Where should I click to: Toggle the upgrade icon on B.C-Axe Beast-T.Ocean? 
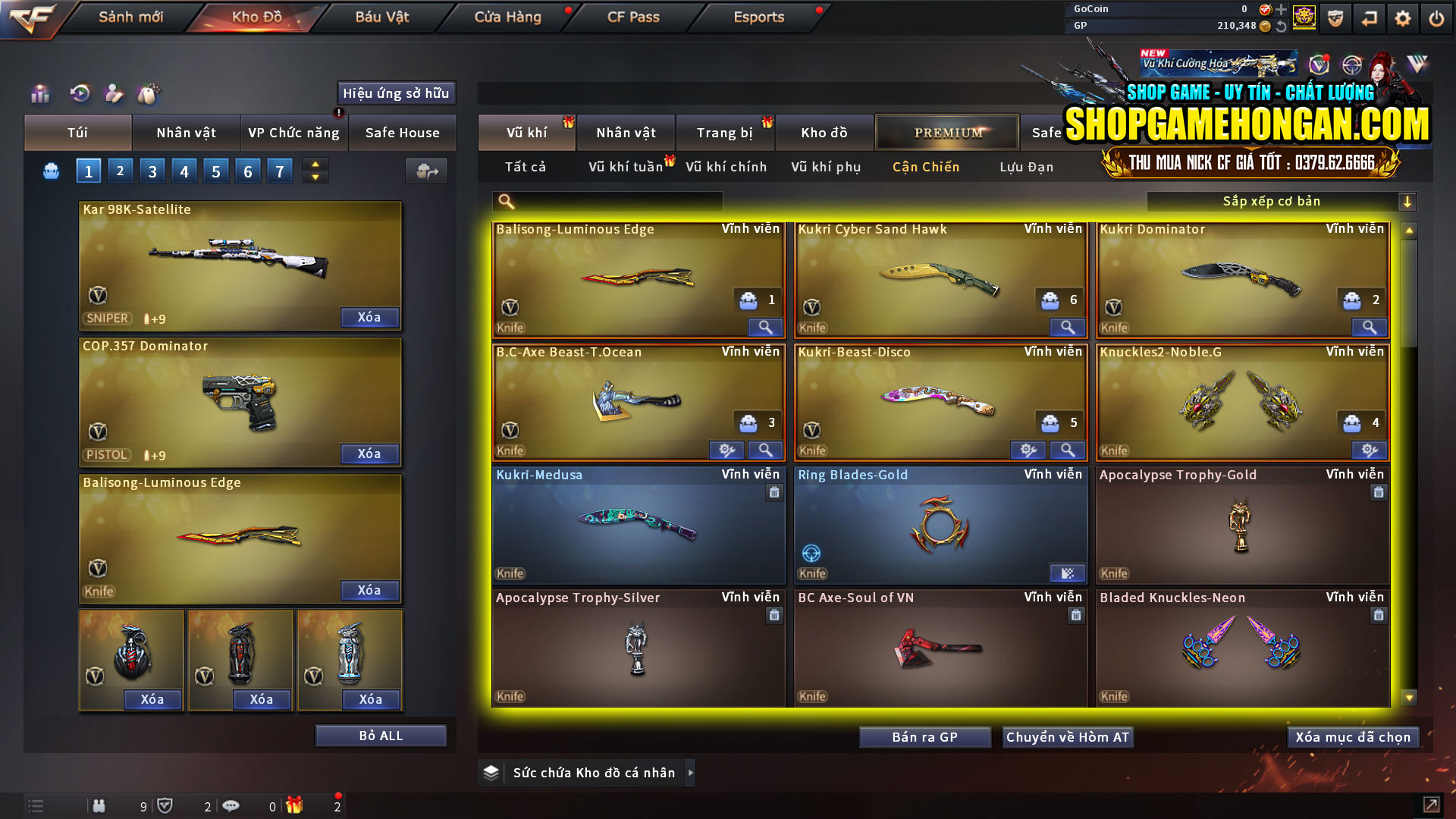(727, 450)
